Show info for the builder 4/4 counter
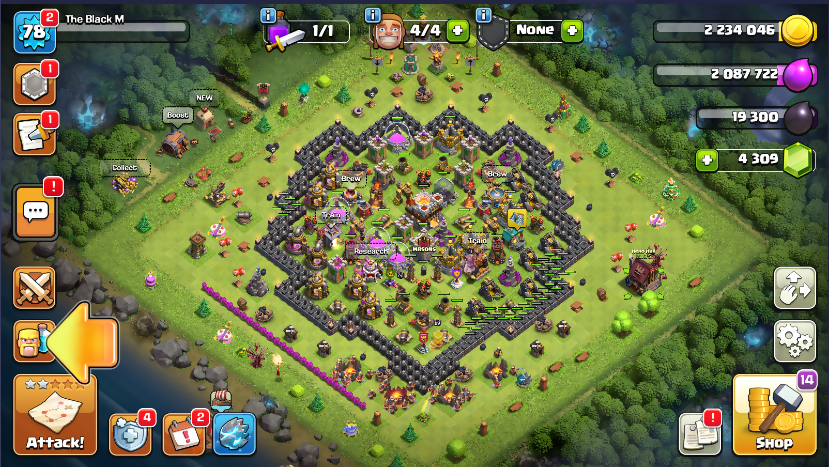Screen dimensions: 829x467 pos(372,15)
